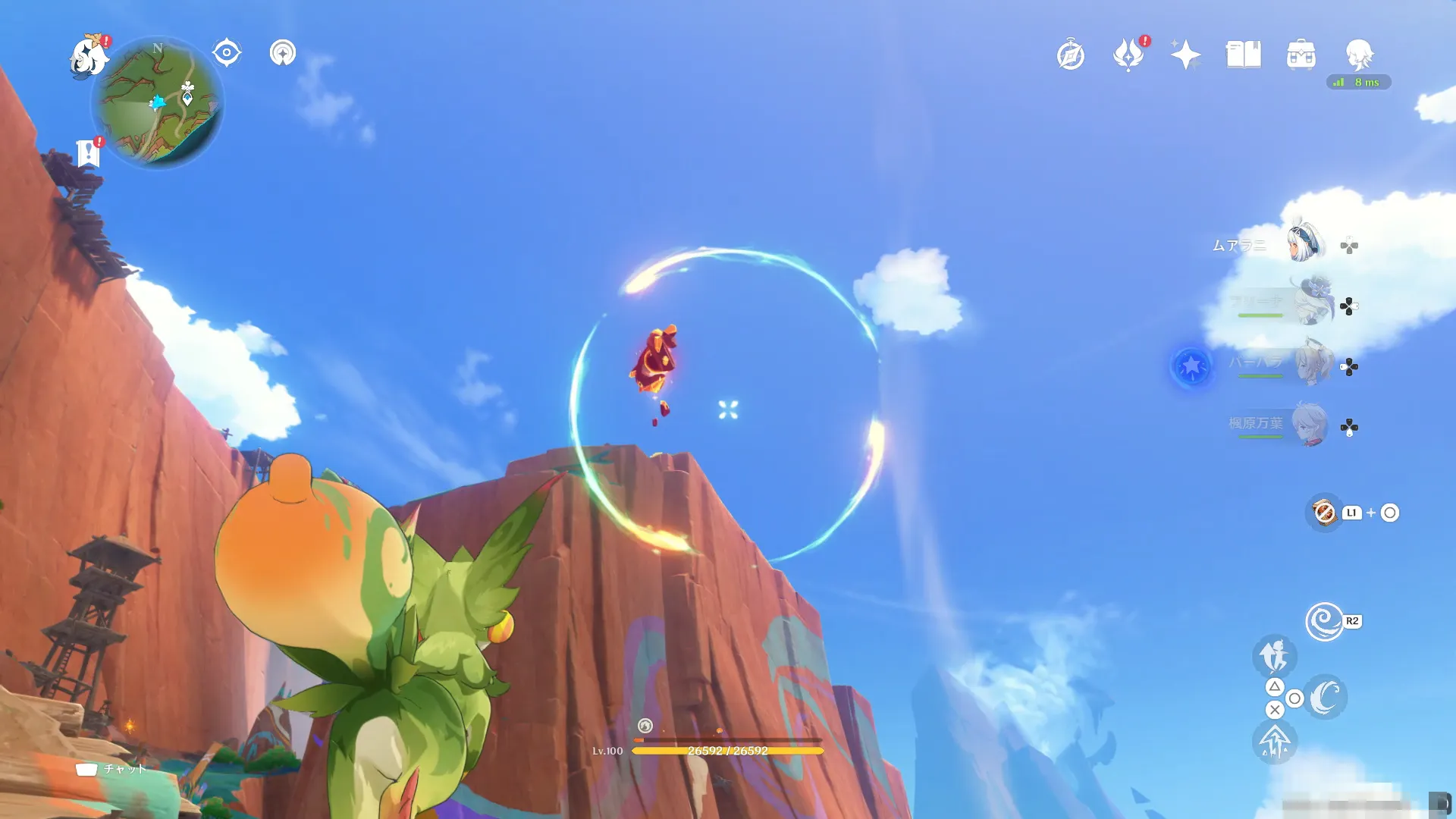
Task: Switch to party member 楓原万葉
Action: click(1309, 425)
